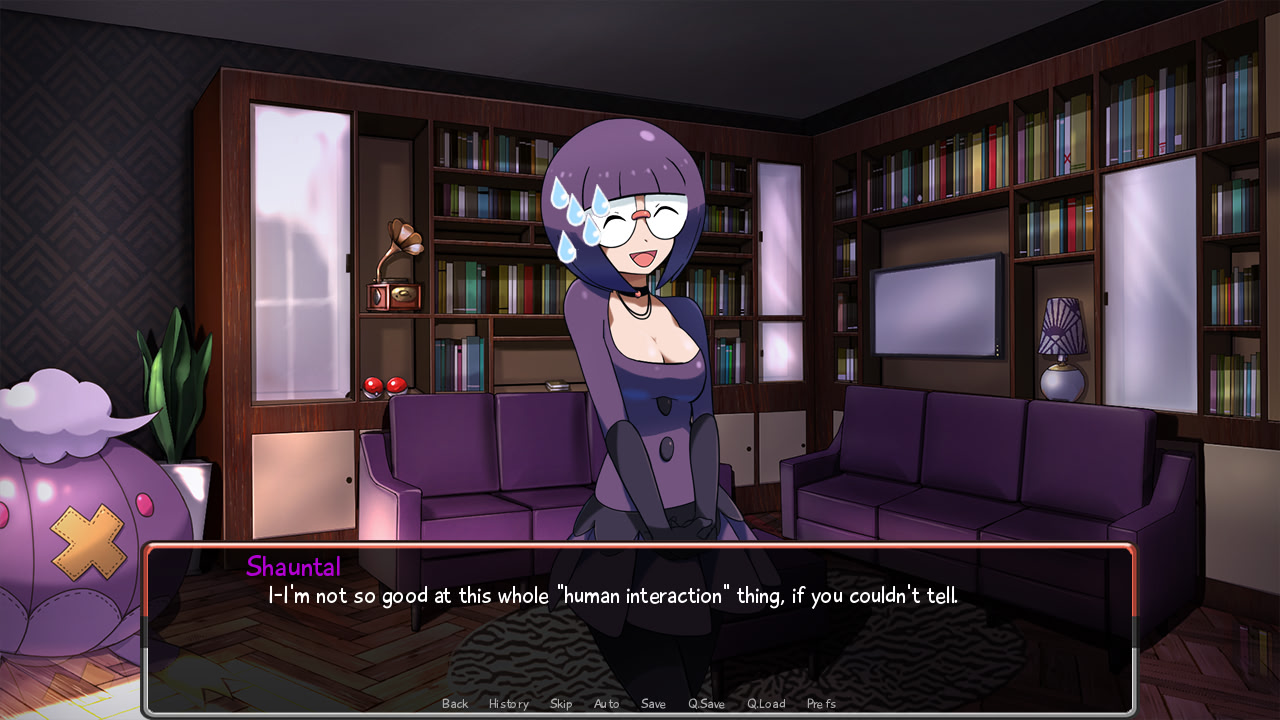Open the Save game screen

[653, 704]
